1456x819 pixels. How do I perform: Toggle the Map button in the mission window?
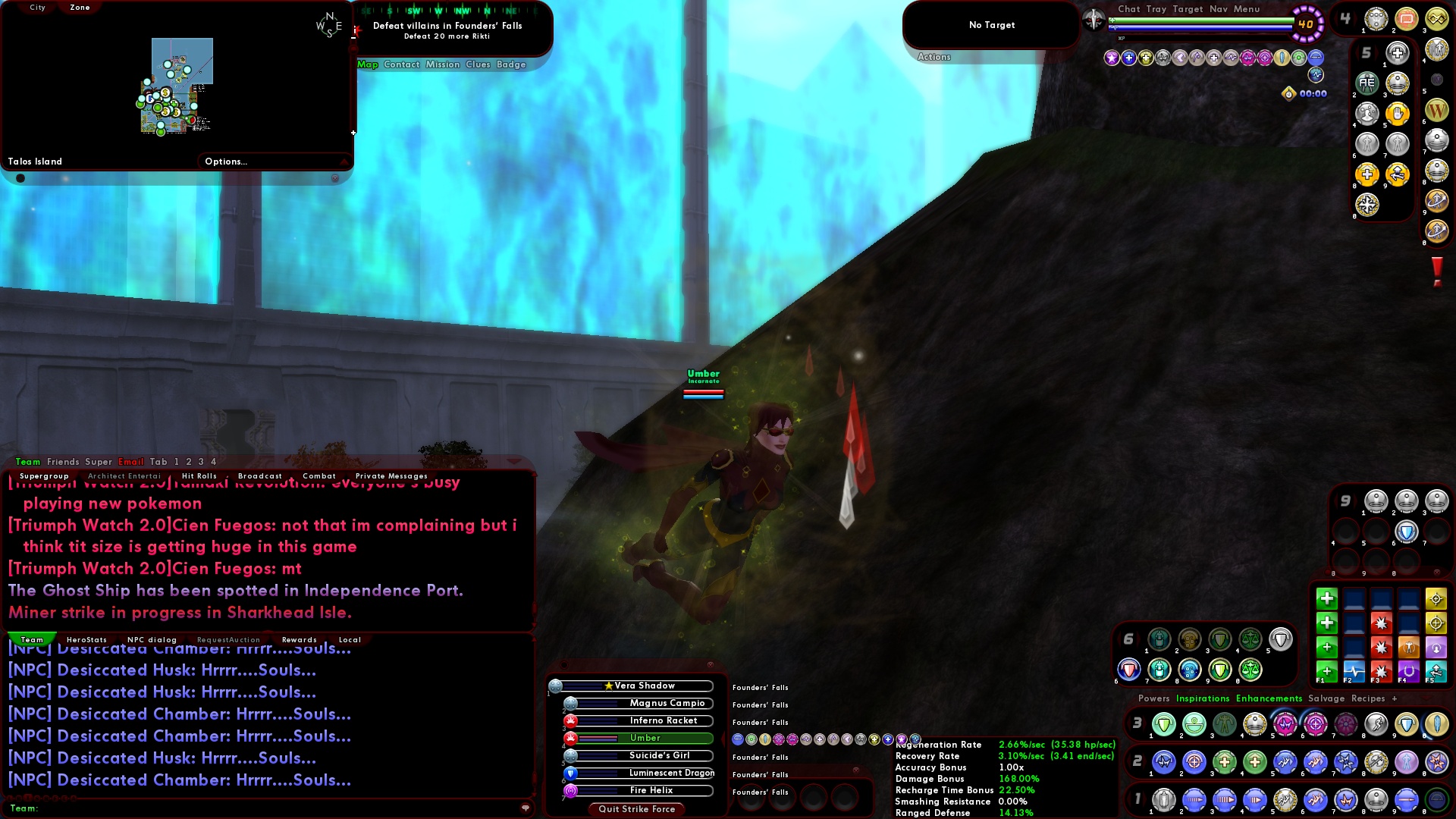tap(368, 64)
